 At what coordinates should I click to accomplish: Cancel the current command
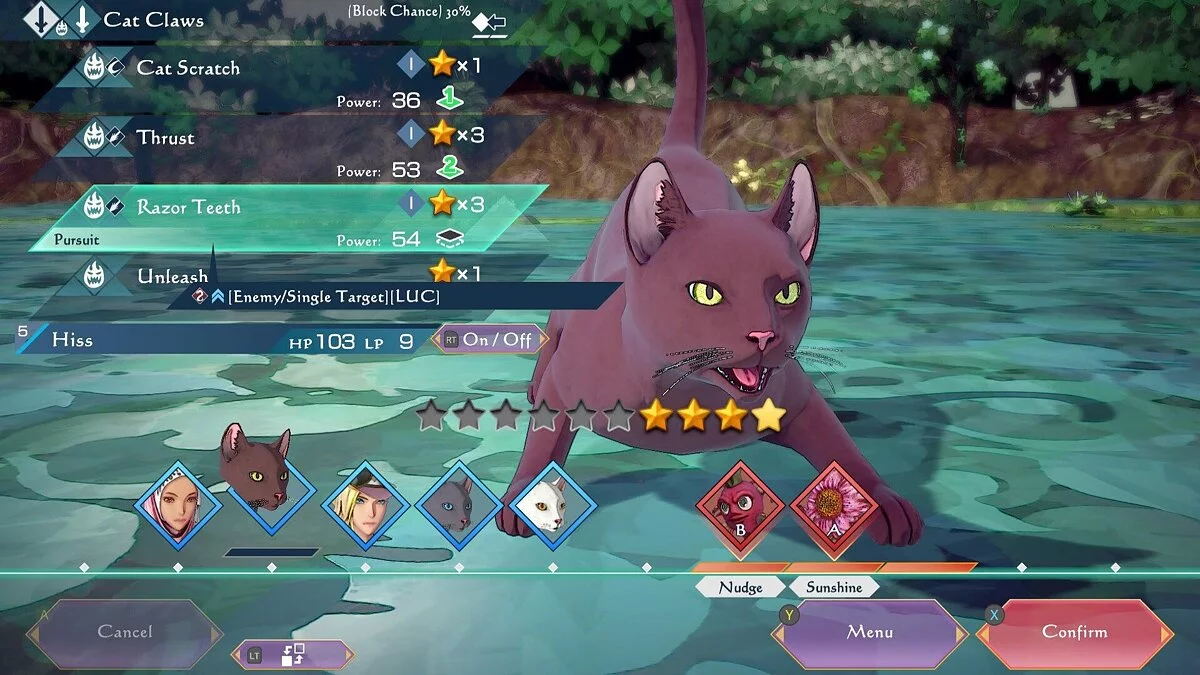[x=125, y=632]
